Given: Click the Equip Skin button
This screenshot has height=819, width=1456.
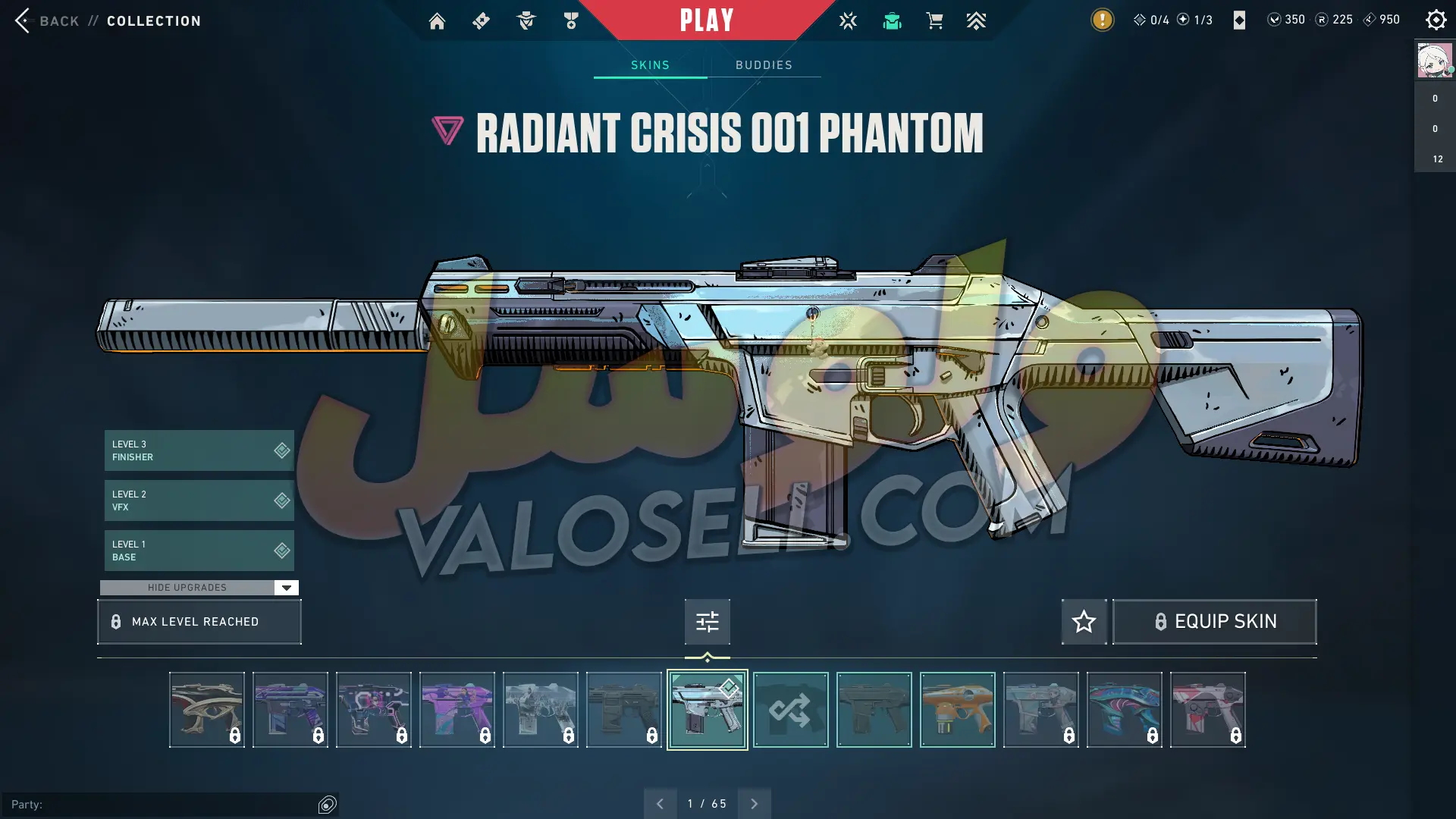Looking at the screenshot, I should coord(1214,622).
